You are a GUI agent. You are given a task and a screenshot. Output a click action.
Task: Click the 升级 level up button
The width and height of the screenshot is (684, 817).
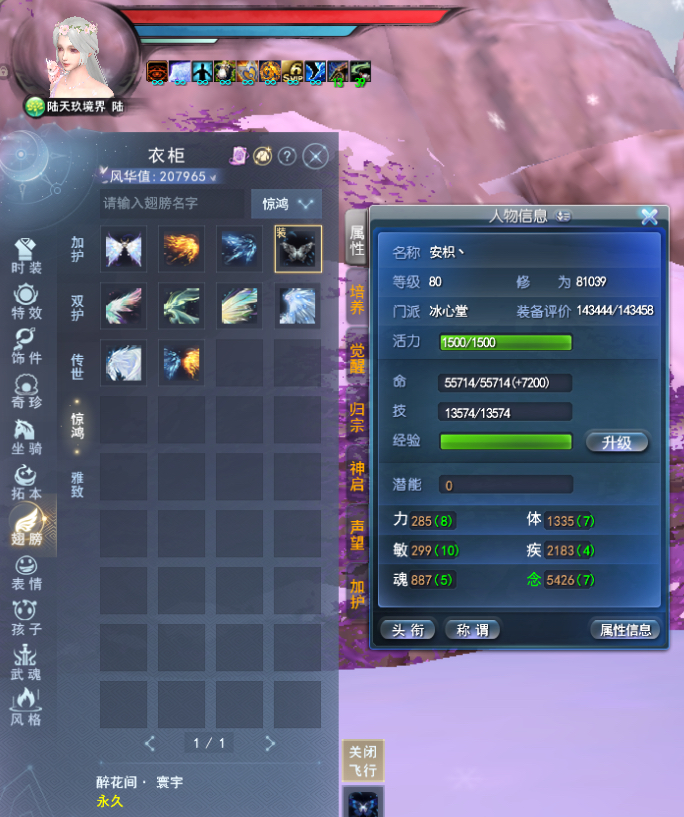pos(617,442)
